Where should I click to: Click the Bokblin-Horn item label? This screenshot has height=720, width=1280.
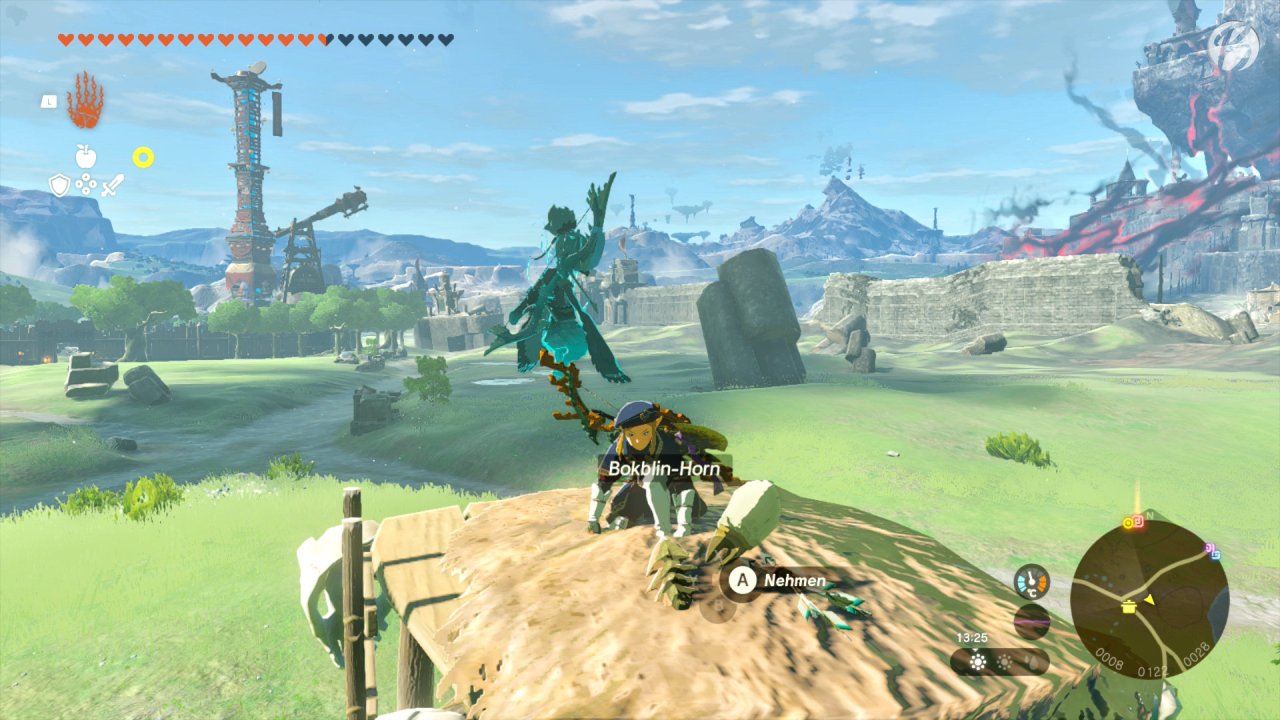click(666, 467)
